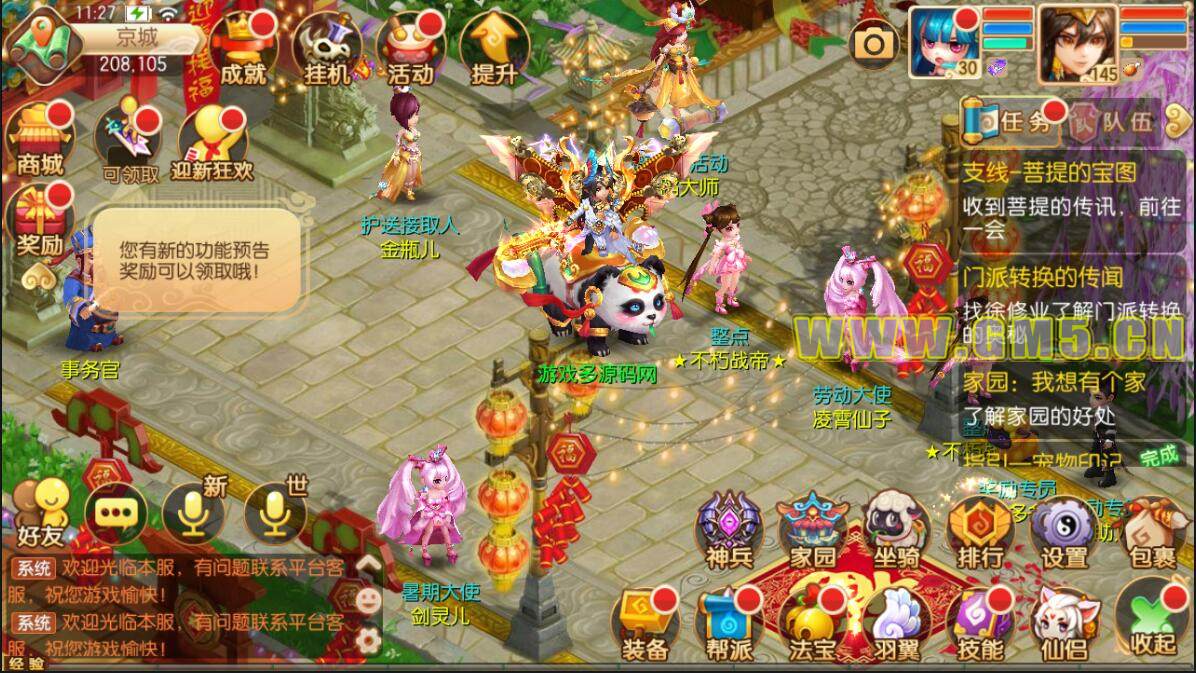Open the 装备 equipment menu
This screenshot has width=1196, height=673.
coord(645,622)
